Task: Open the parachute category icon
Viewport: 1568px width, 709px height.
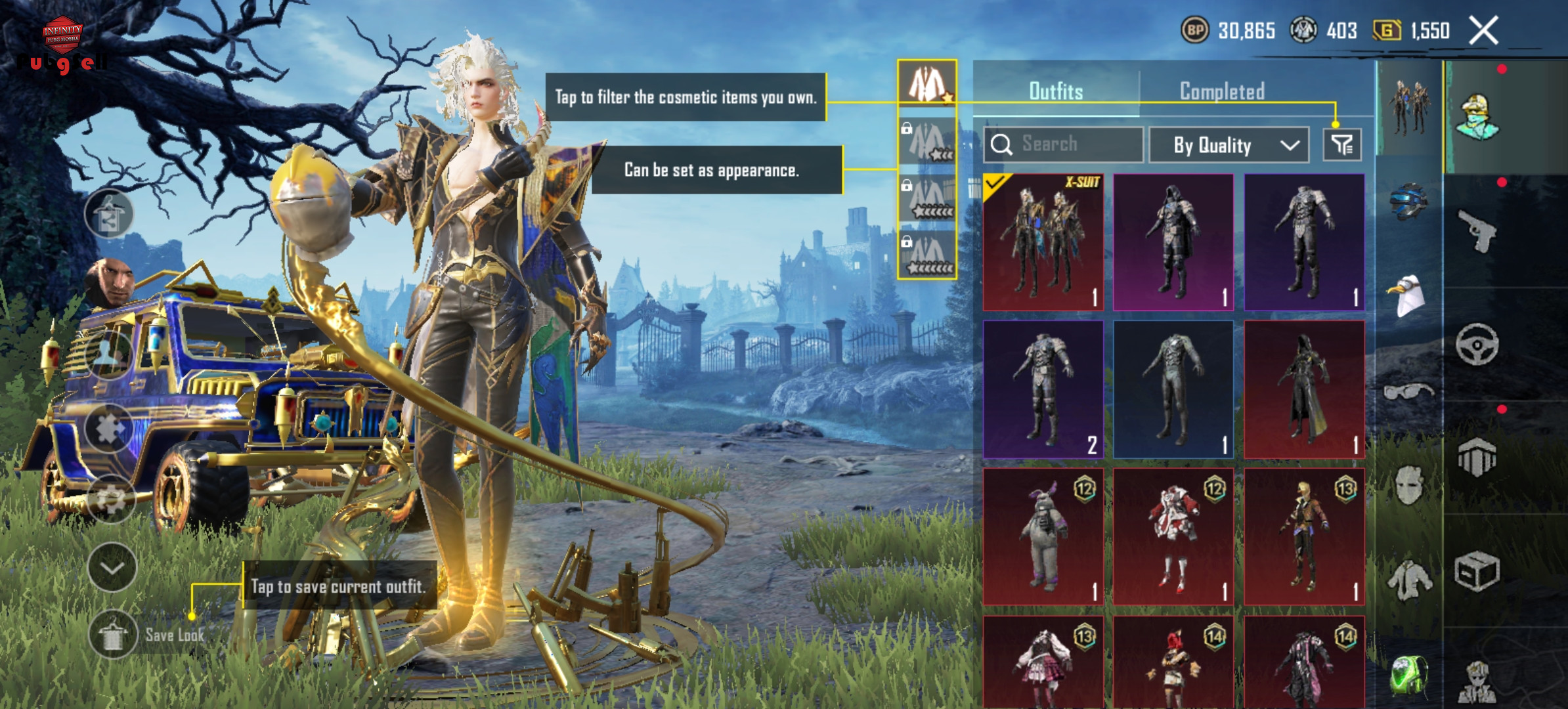Action: coord(1477,457)
